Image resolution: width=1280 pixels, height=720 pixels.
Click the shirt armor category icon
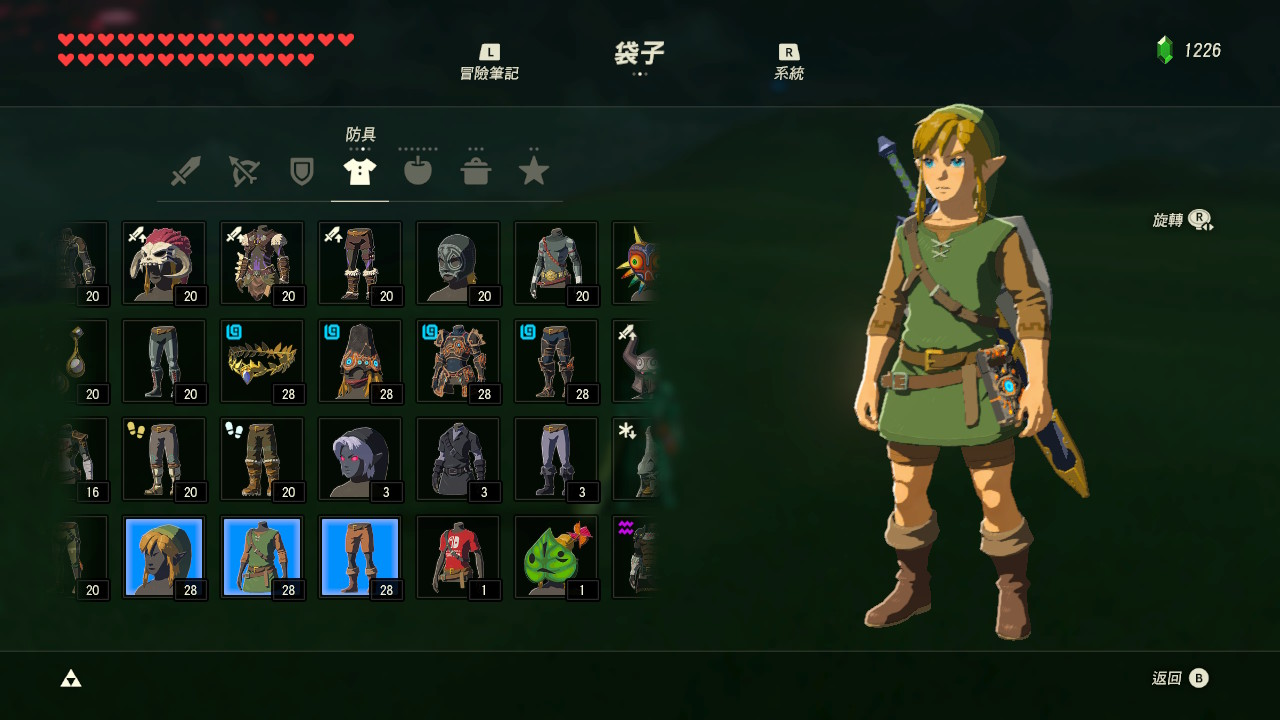359,170
